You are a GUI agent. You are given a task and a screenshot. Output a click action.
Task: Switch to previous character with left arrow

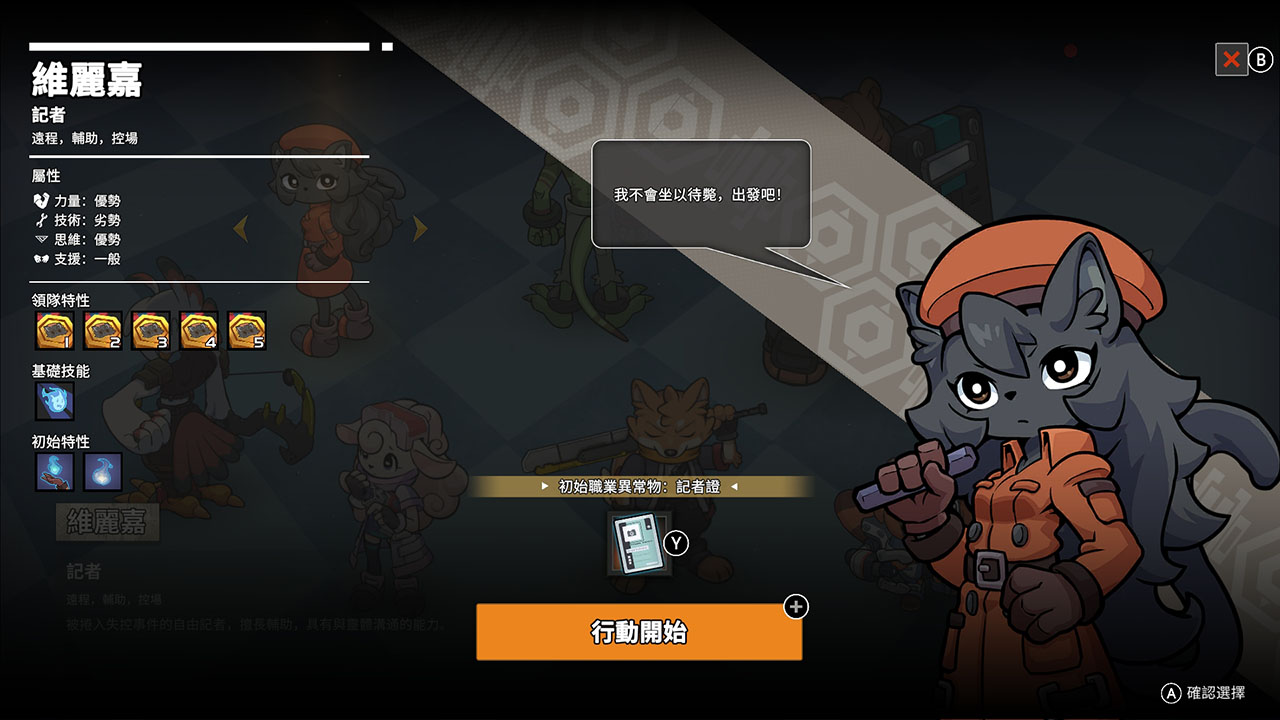click(x=240, y=229)
